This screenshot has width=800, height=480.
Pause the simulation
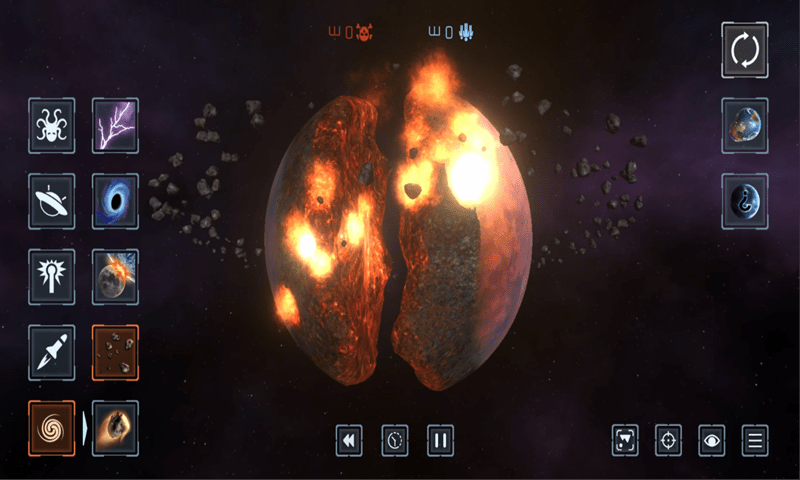click(441, 440)
